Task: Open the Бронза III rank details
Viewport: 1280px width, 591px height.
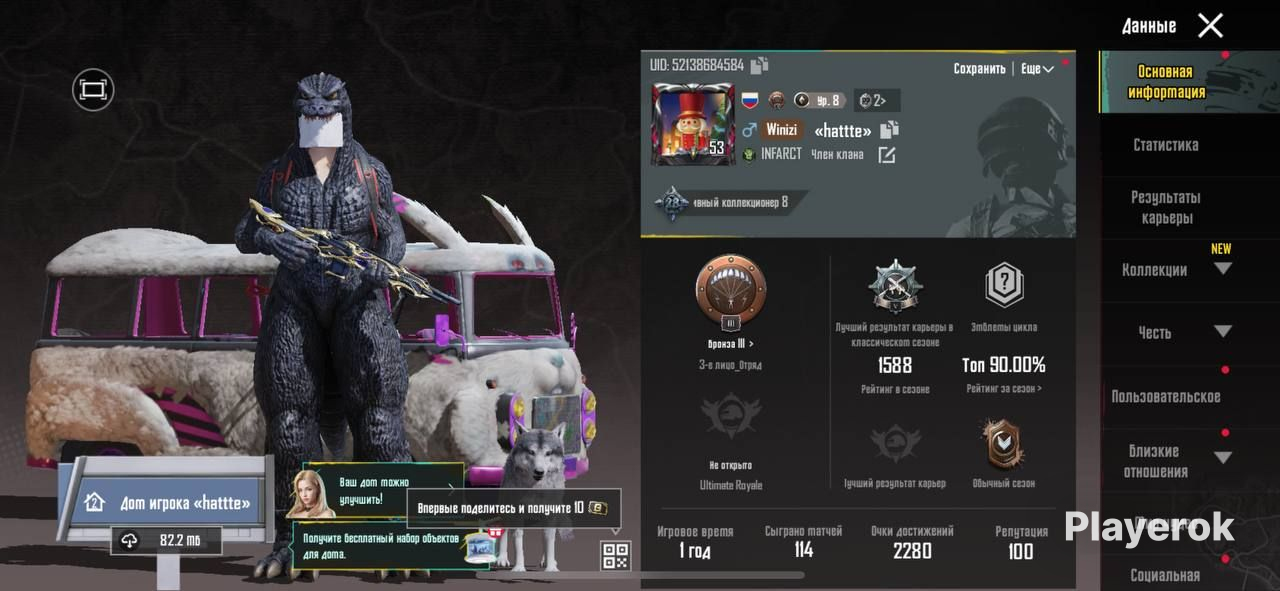Action: tap(730, 344)
